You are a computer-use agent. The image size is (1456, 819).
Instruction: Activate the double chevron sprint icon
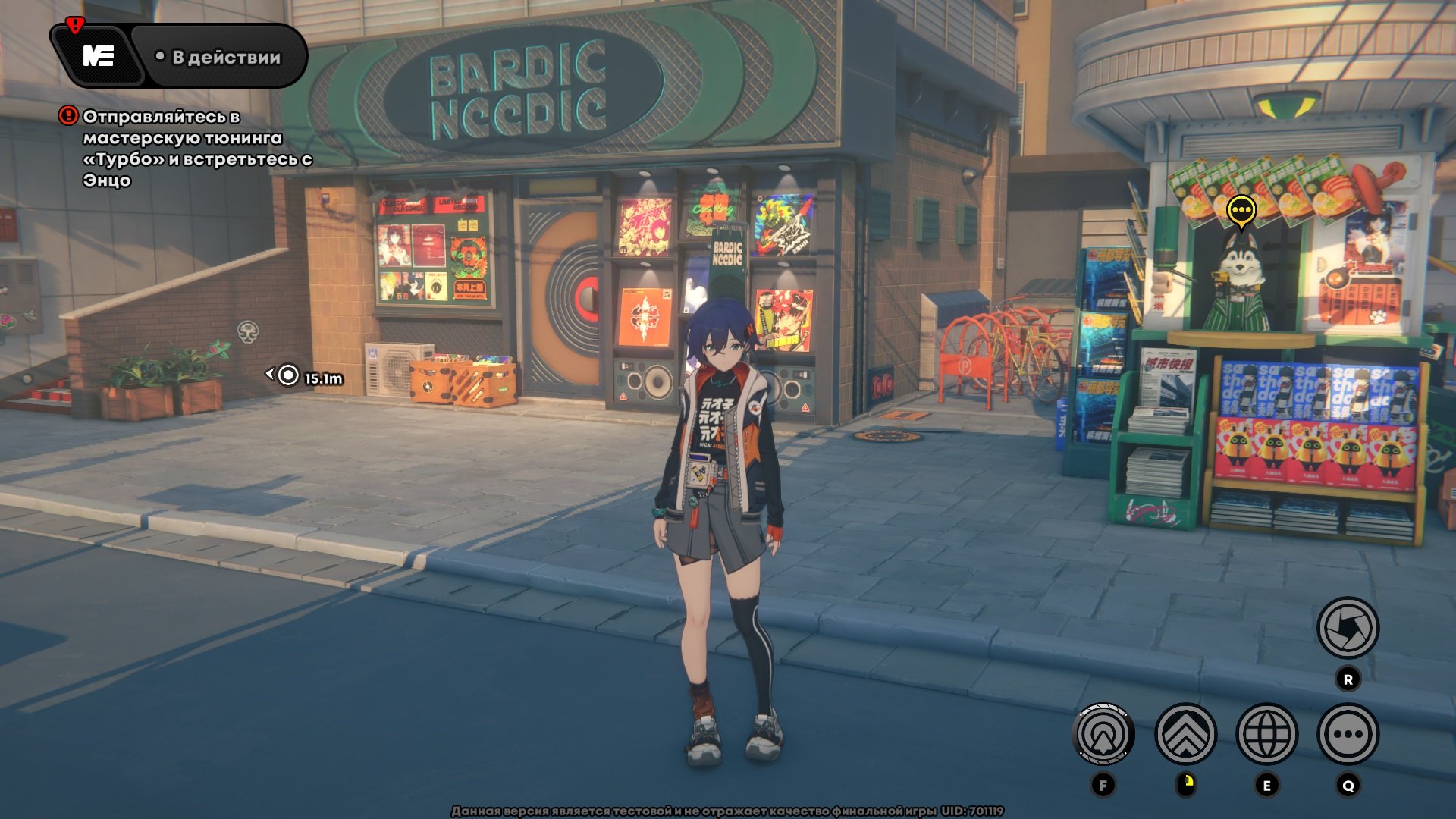(x=1185, y=734)
